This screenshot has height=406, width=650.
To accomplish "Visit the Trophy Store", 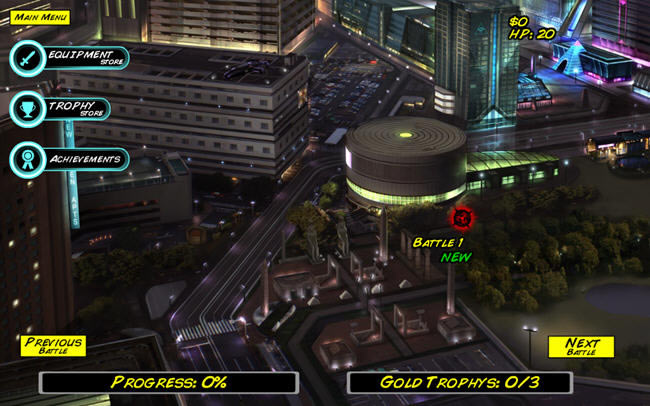I will pyautogui.click(x=60, y=108).
